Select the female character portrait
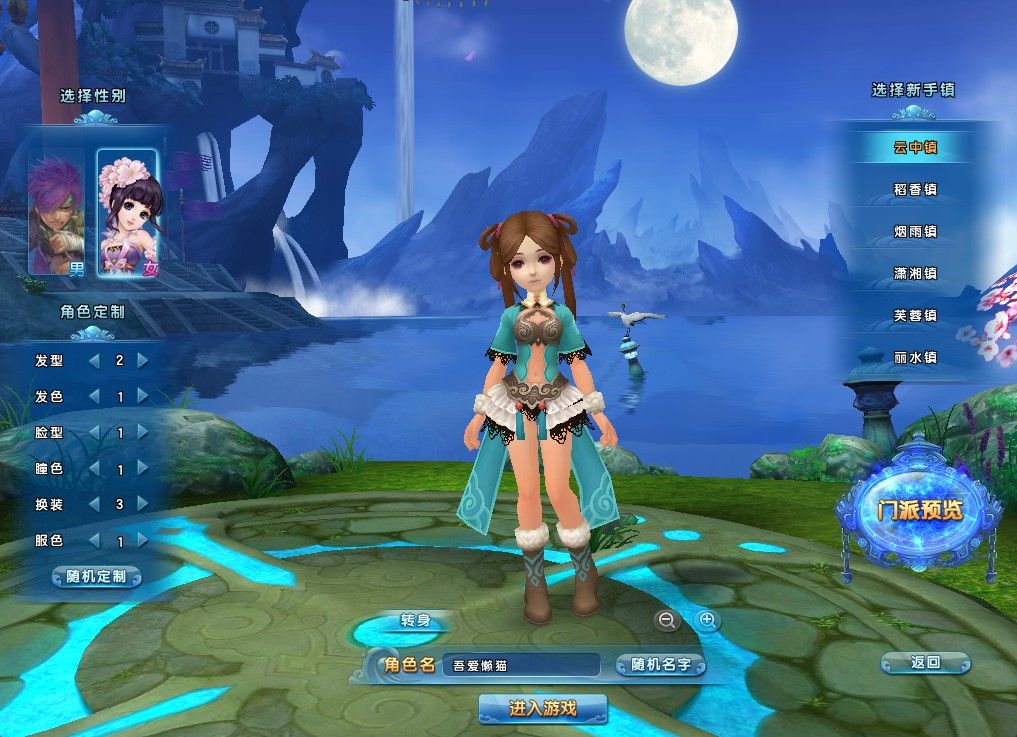1017x737 pixels. (127, 212)
